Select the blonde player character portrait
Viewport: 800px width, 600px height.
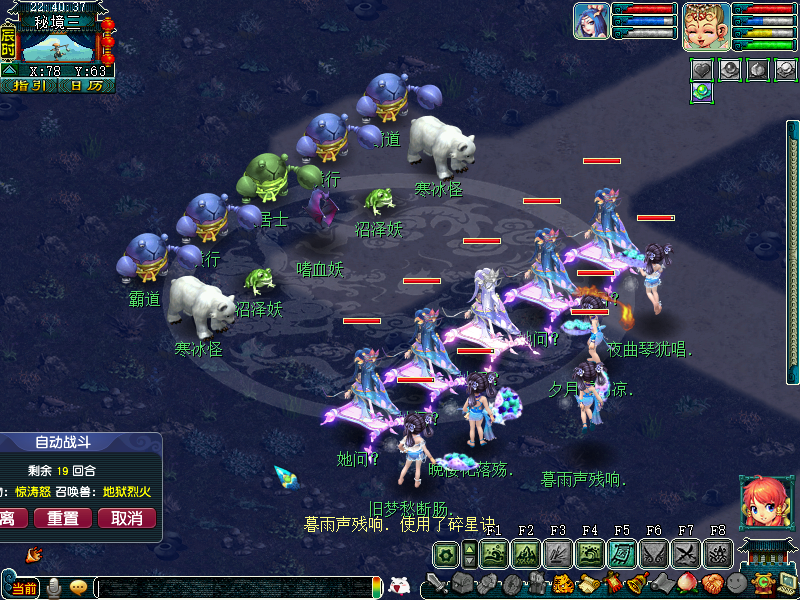point(706,25)
